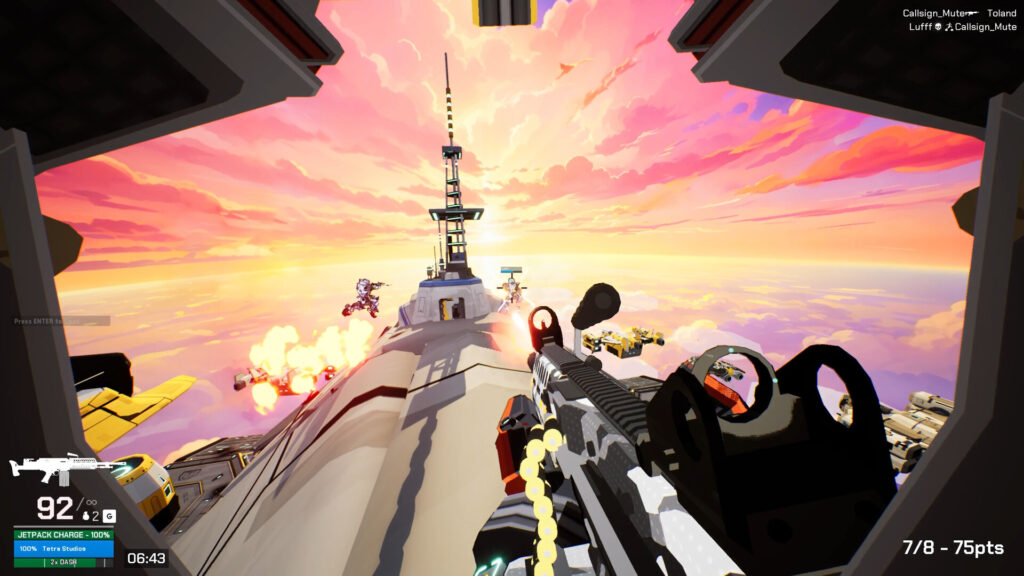Select the Callsign_Mute killed Toland feed entry
1024x576 pixels.
click(x=959, y=14)
